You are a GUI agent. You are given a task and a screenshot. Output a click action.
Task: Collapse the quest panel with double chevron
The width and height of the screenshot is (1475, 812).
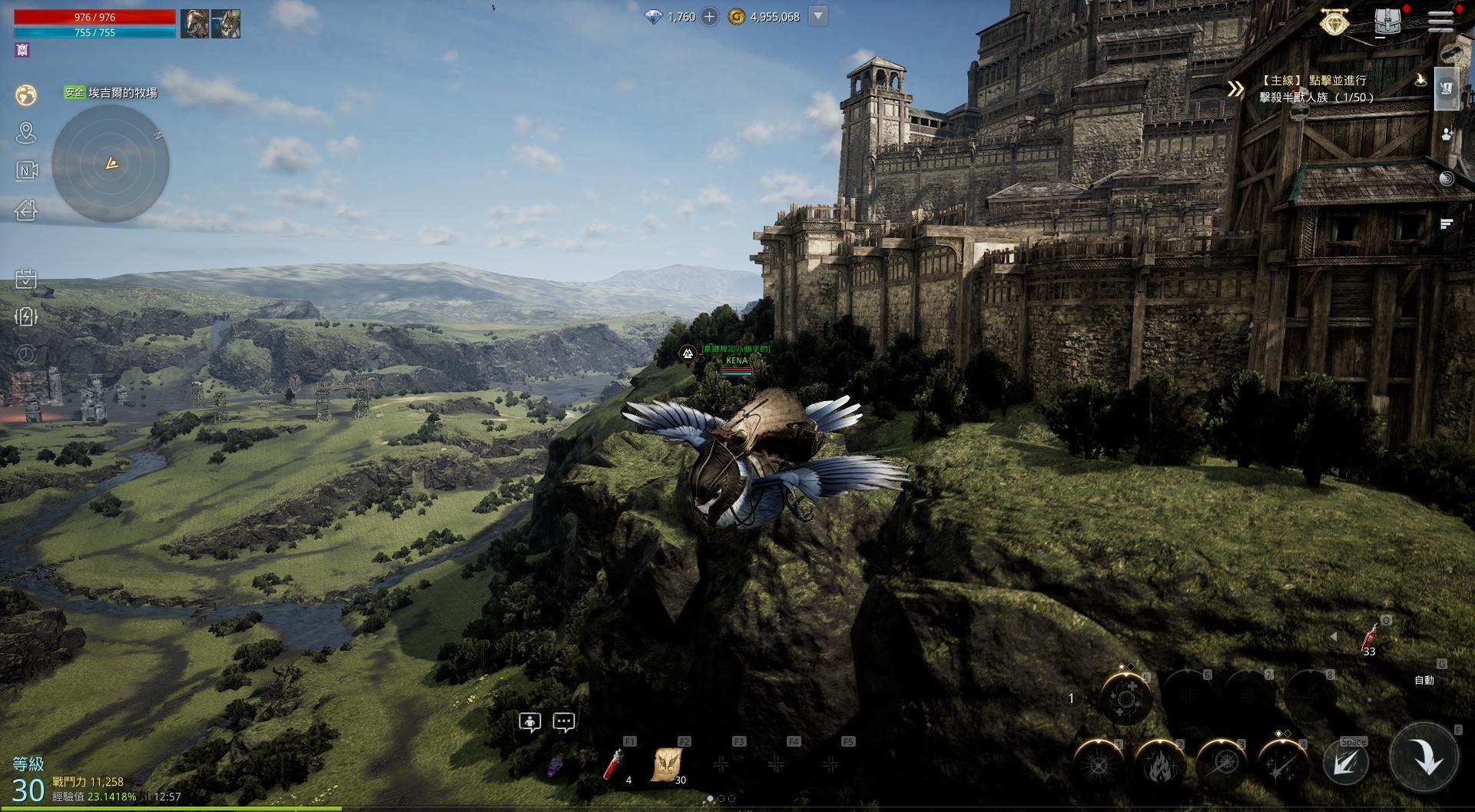click(x=1235, y=89)
